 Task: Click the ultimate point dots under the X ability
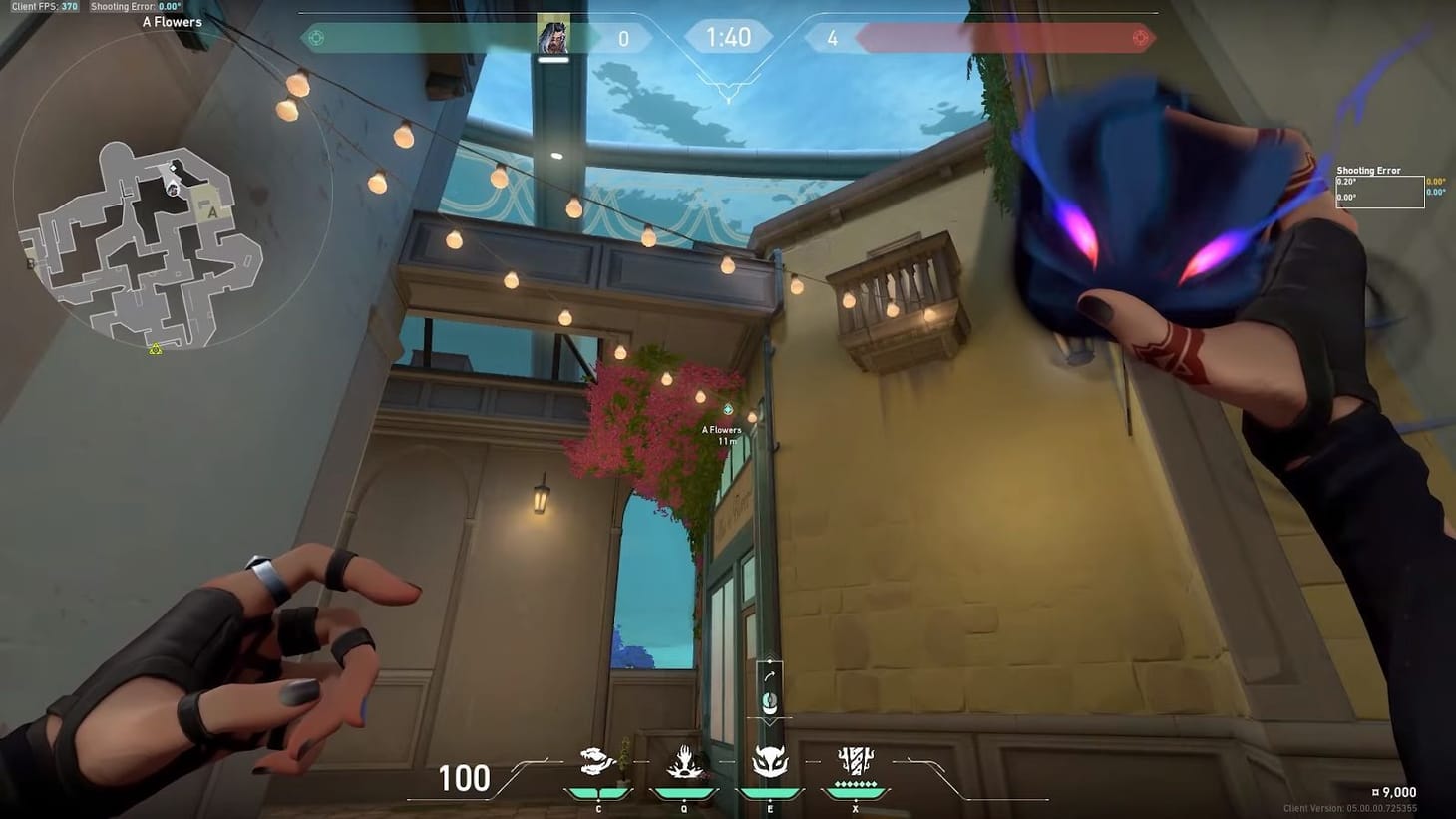pyautogui.click(x=854, y=785)
